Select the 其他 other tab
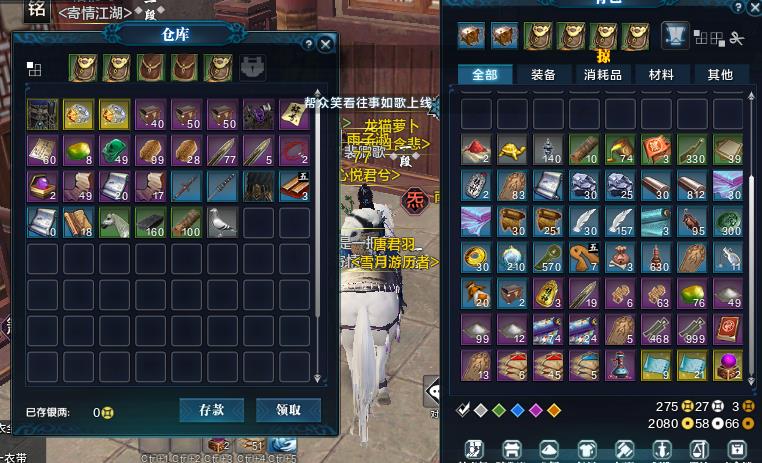Viewport: 762px width, 463px height. click(x=720, y=75)
